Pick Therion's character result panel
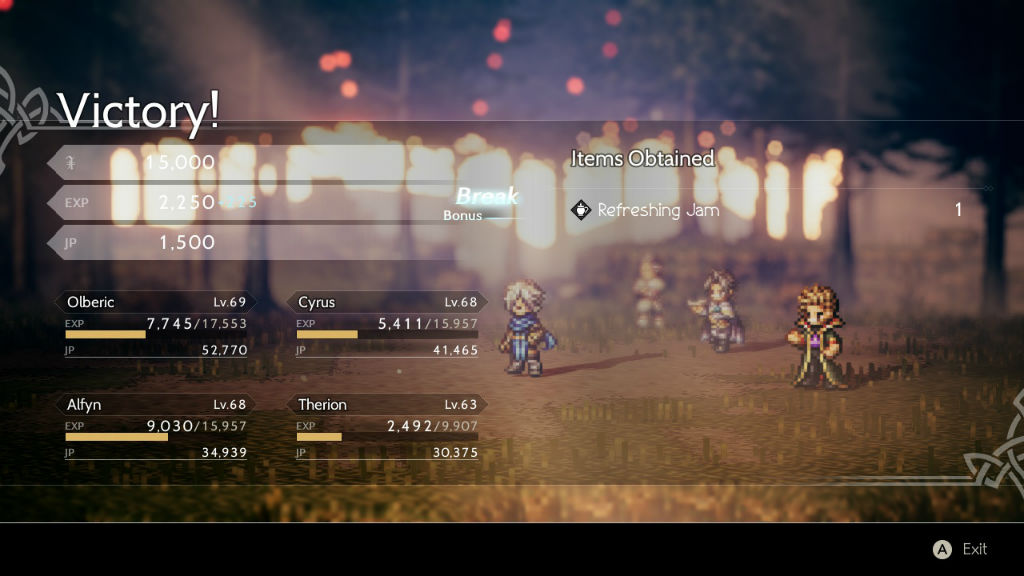 387,428
